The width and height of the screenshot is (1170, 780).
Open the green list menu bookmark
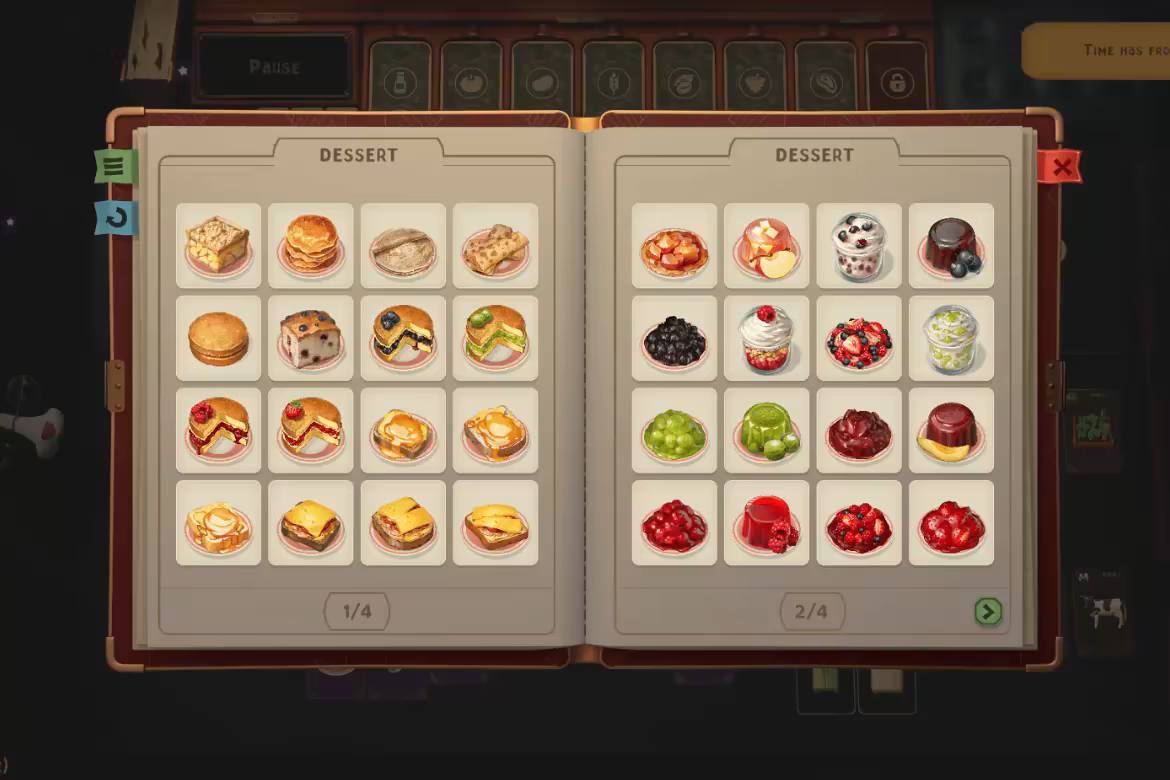click(x=114, y=166)
